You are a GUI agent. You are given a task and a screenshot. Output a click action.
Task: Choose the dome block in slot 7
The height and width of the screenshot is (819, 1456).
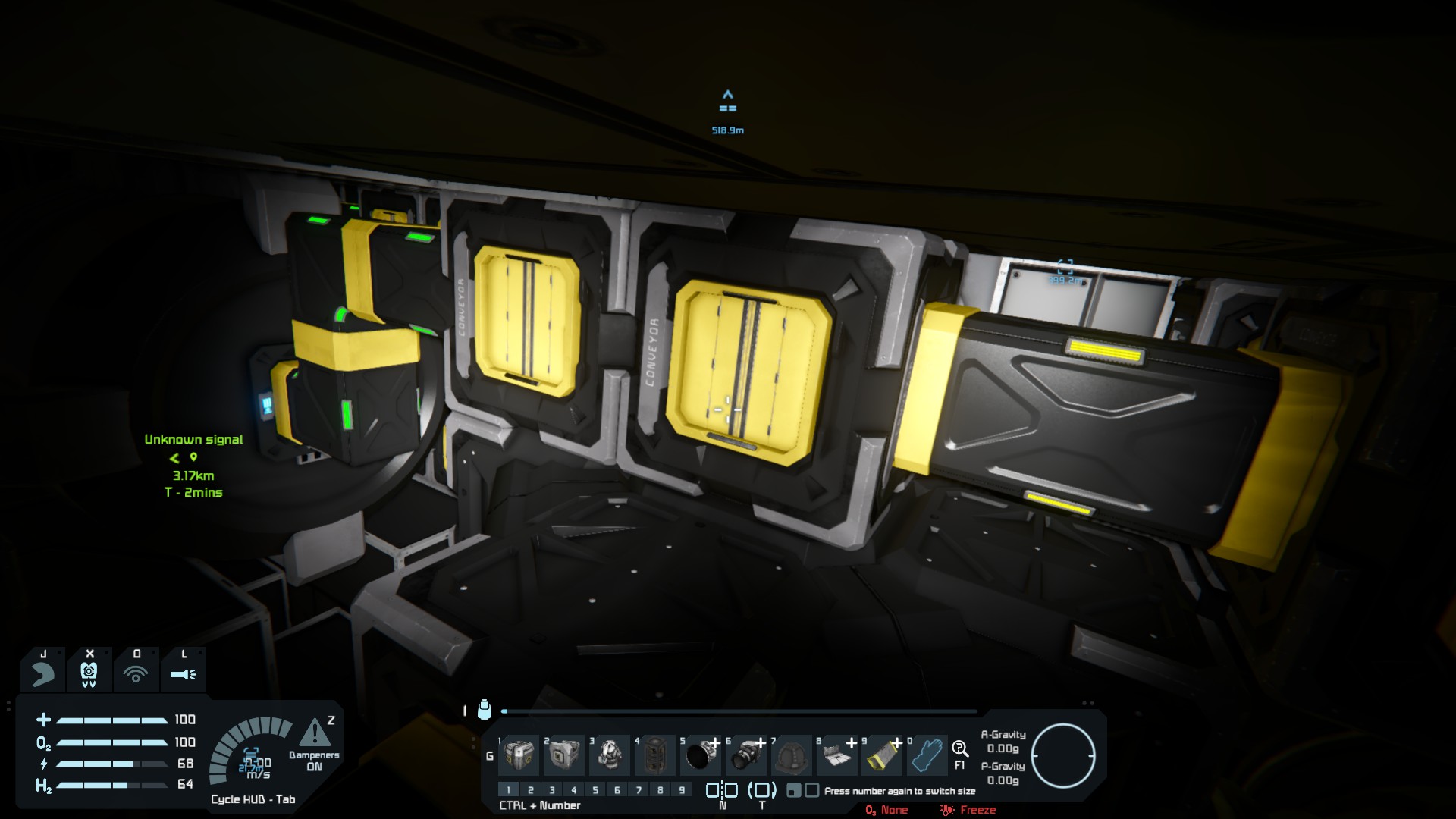tap(792, 755)
